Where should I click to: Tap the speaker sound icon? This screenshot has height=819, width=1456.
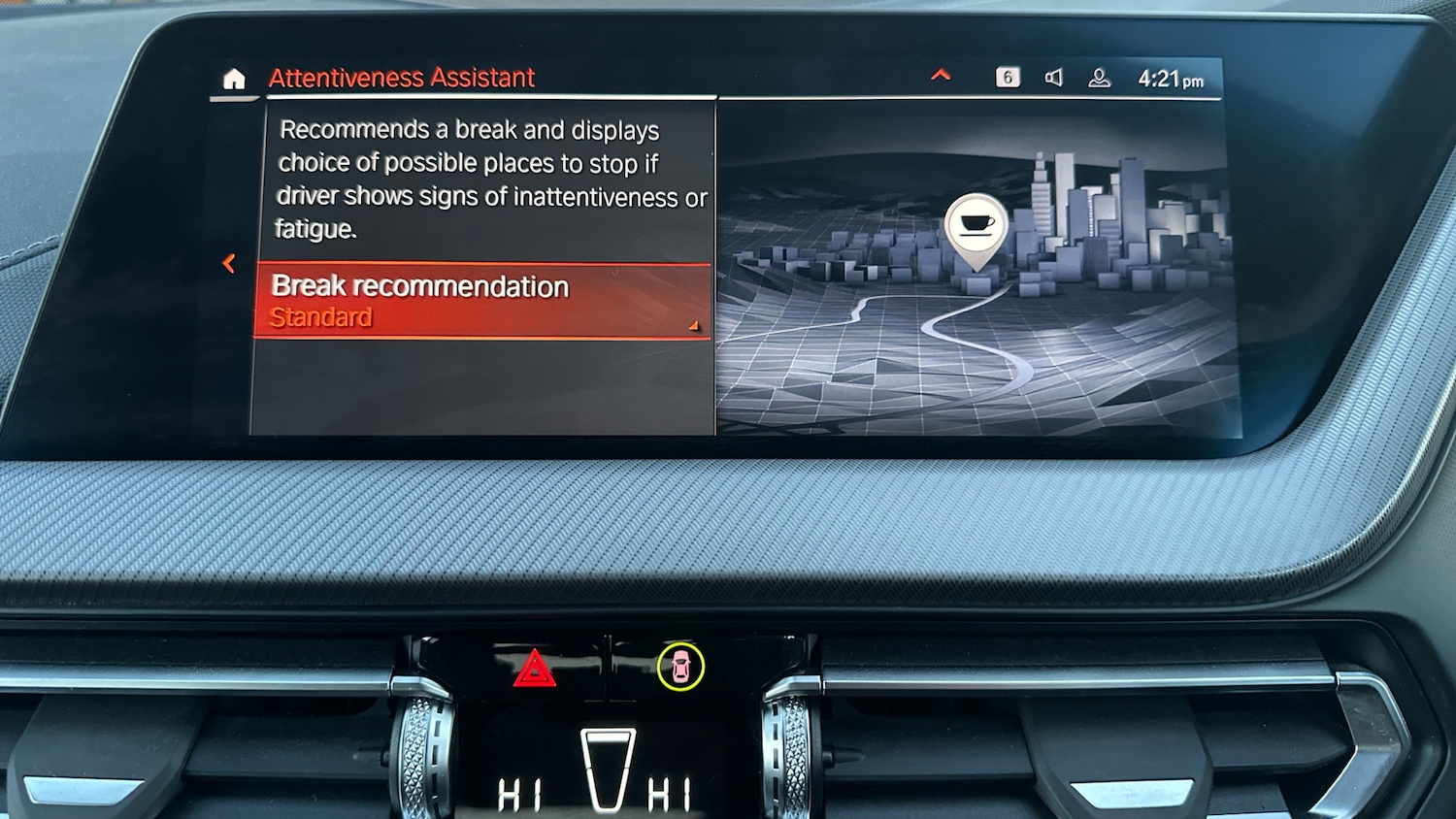click(x=1053, y=78)
